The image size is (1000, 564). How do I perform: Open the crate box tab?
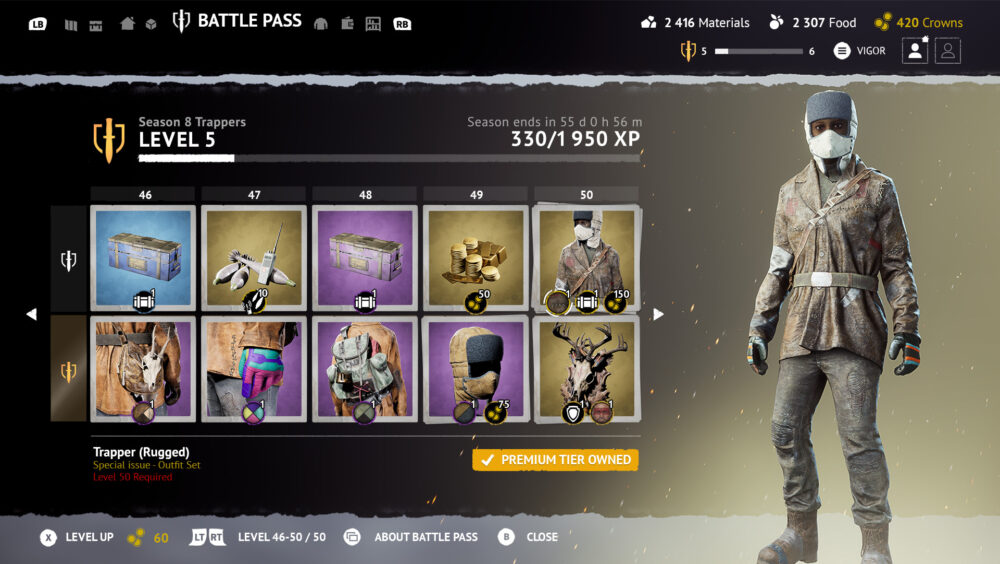point(151,24)
